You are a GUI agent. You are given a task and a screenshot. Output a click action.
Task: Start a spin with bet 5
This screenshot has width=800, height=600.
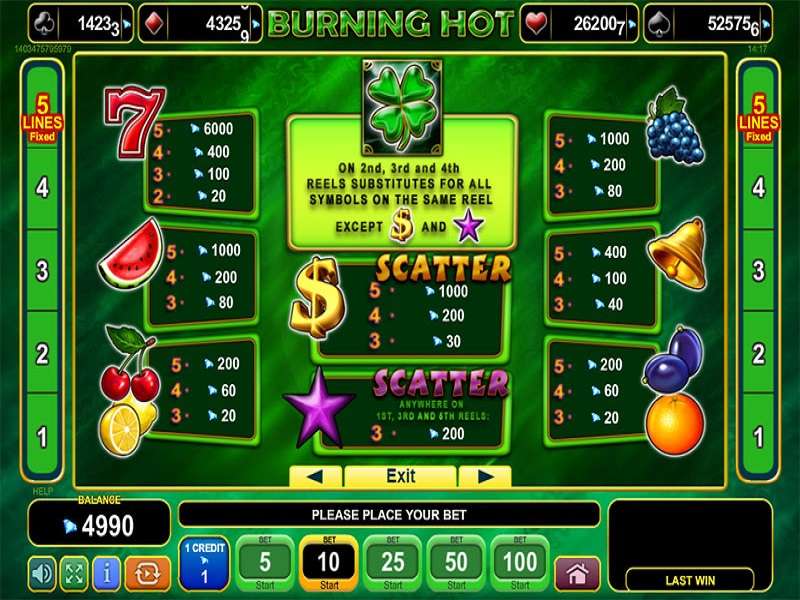265,563
